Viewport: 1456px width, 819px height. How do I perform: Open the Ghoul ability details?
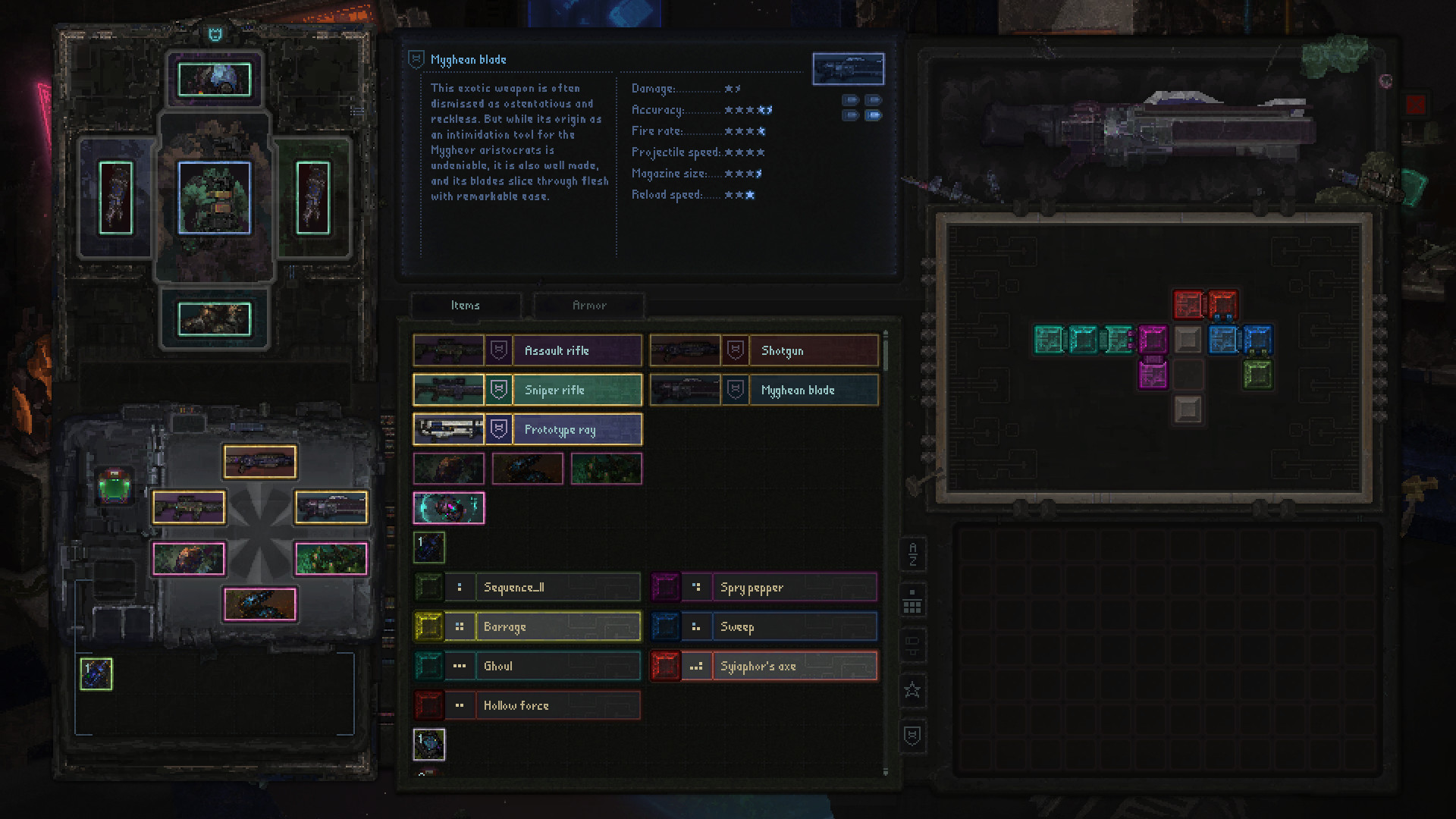(x=557, y=666)
